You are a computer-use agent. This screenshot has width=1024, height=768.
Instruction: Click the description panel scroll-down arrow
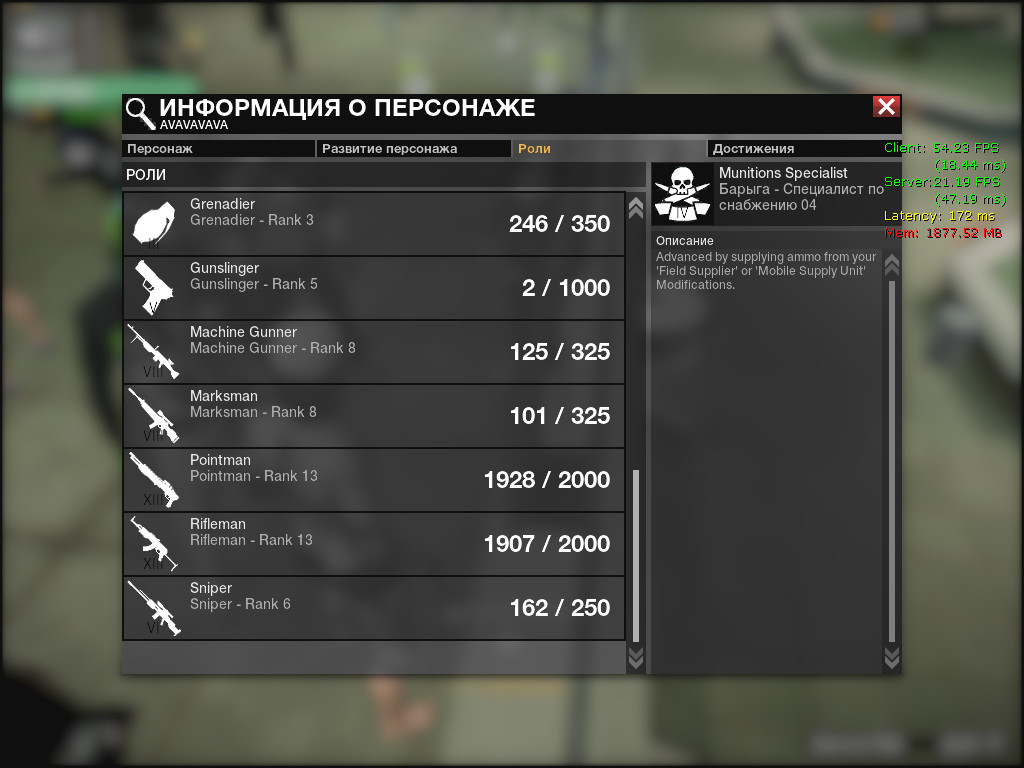pos(892,657)
